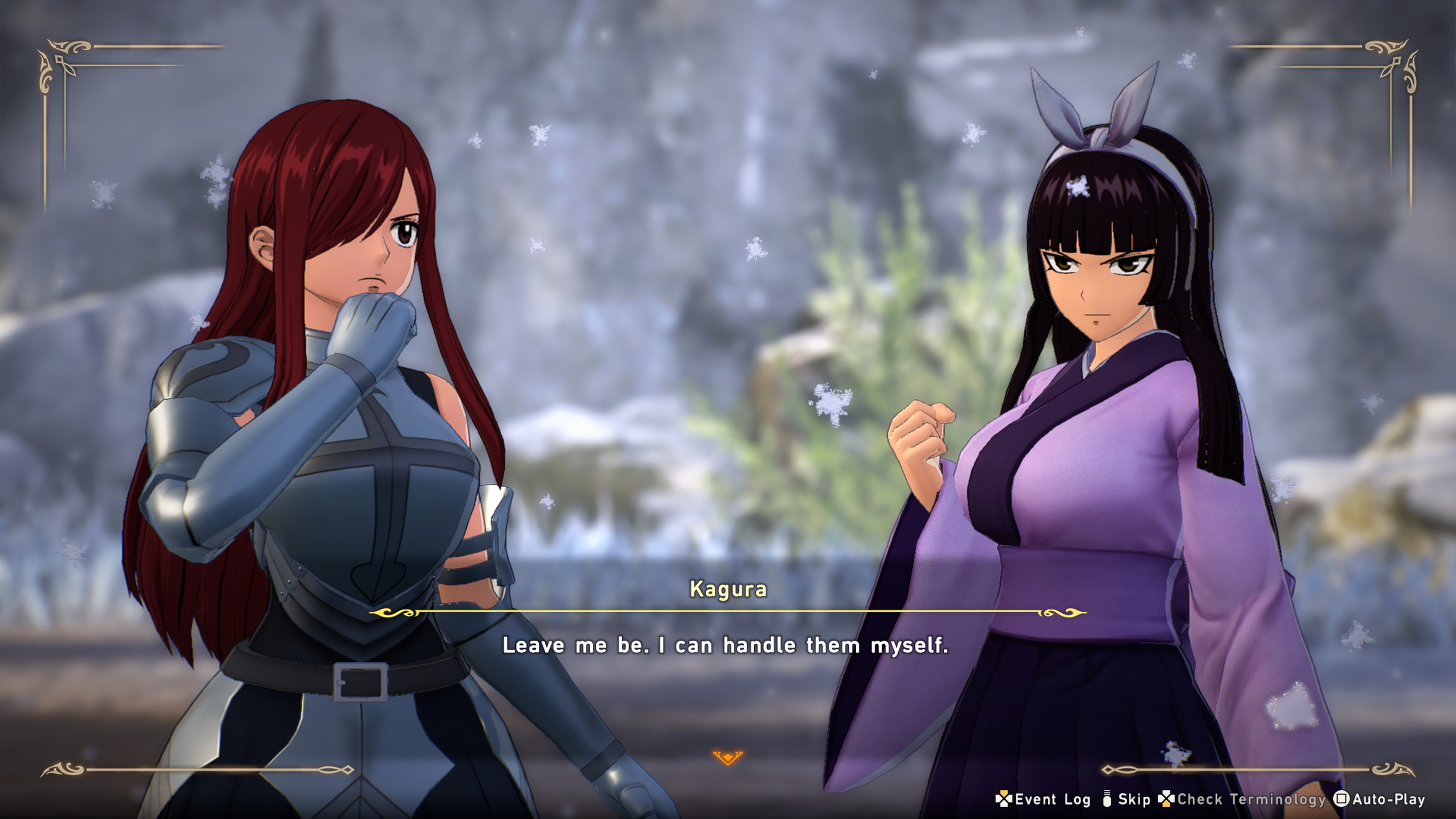Open the Event Log
The height and width of the screenshot is (819, 1456).
coord(1044,799)
